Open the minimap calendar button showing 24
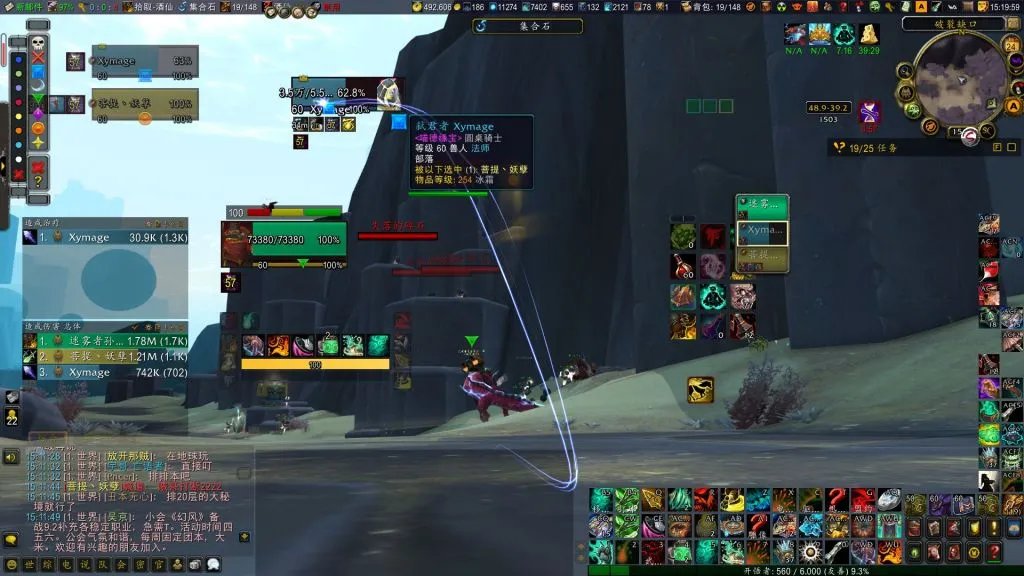The width and height of the screenshot is (1024, 576). (x=1012, y=44)
